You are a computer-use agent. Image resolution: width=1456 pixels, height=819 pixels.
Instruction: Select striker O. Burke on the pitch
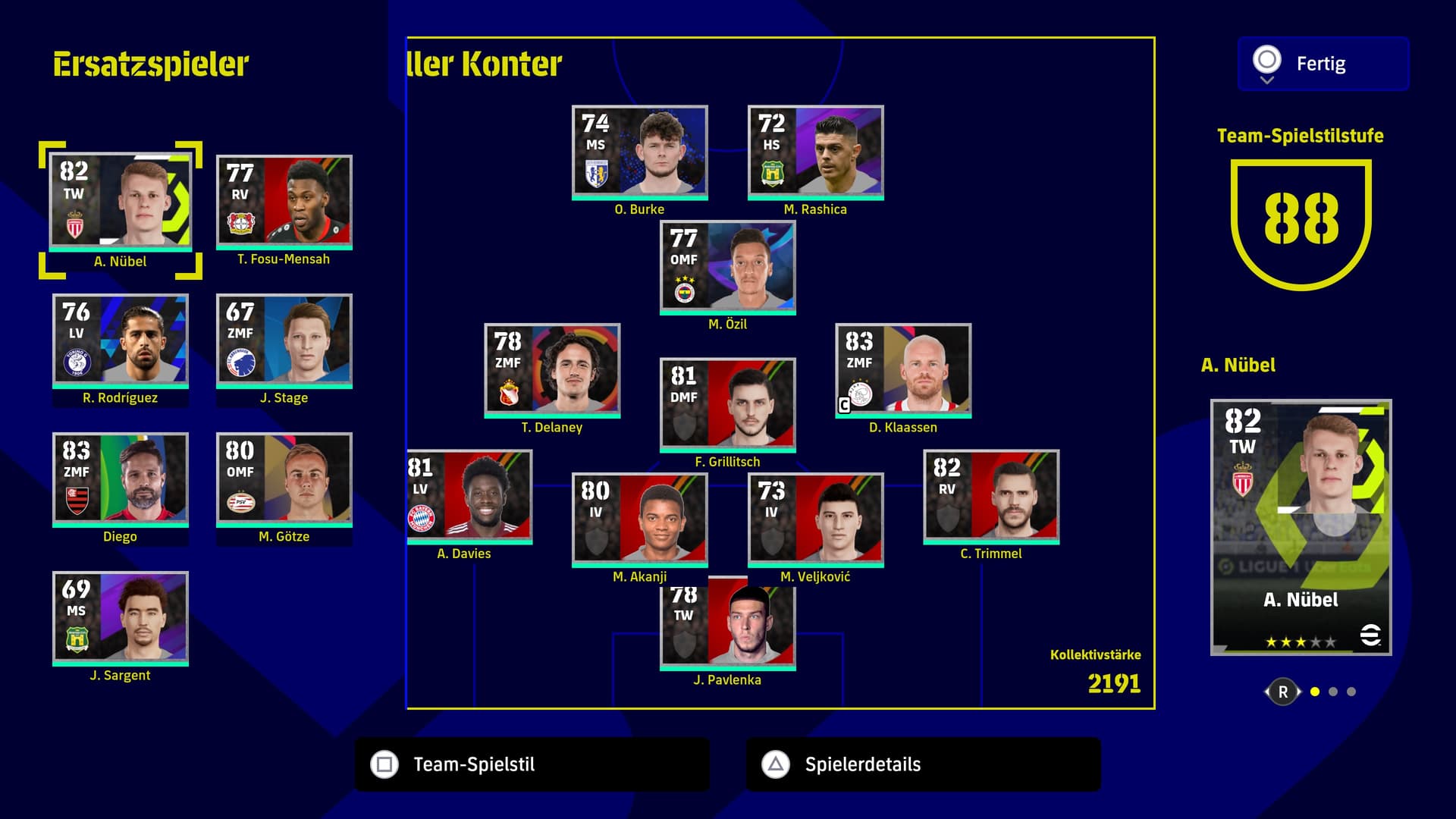click(639, 152)
